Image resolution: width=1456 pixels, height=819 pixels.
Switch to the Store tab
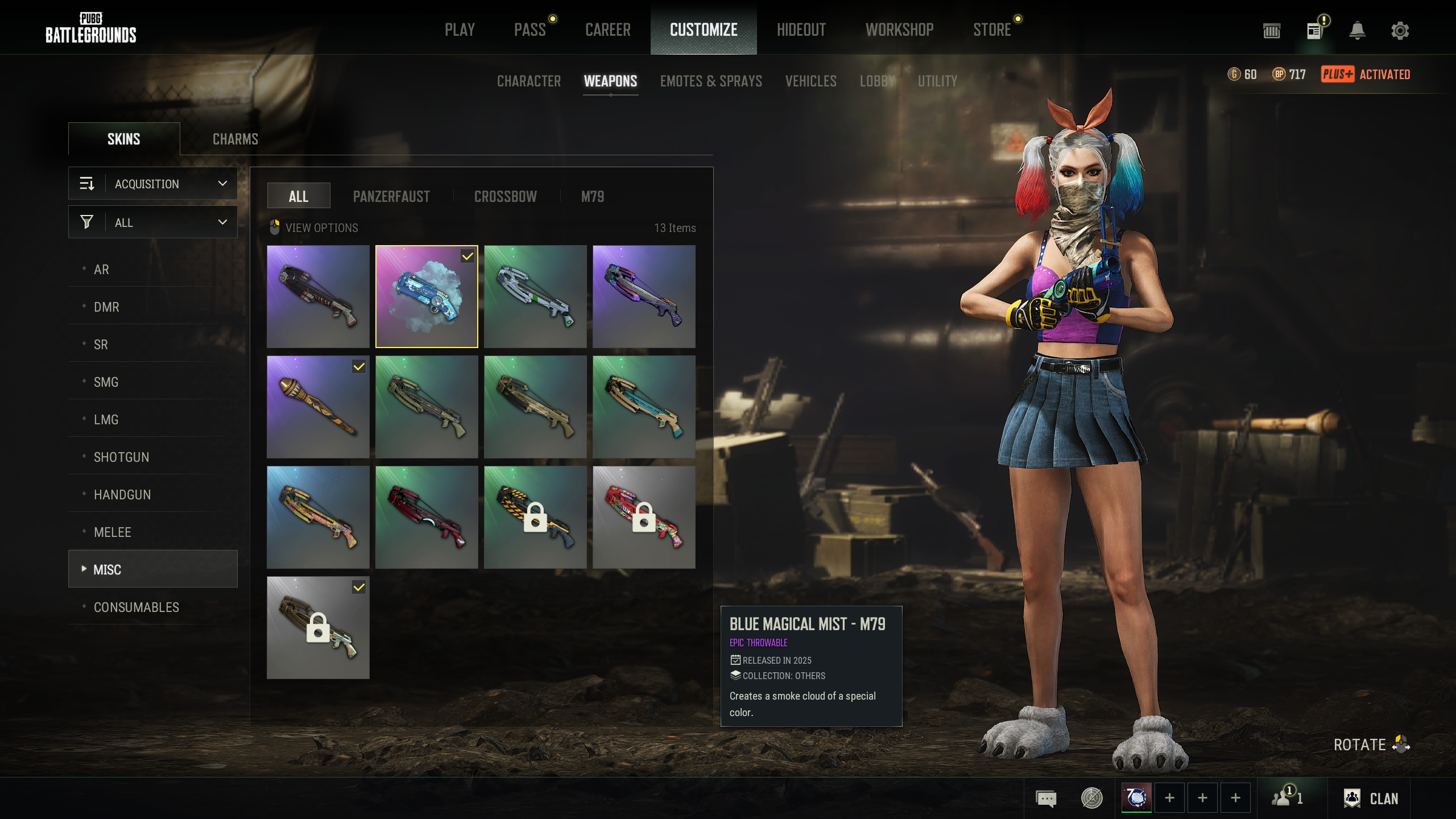tap(992, 30)
